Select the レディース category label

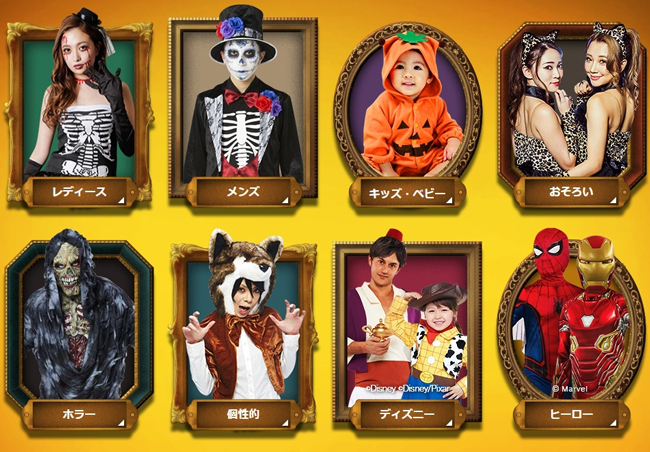tap(79, 190)
